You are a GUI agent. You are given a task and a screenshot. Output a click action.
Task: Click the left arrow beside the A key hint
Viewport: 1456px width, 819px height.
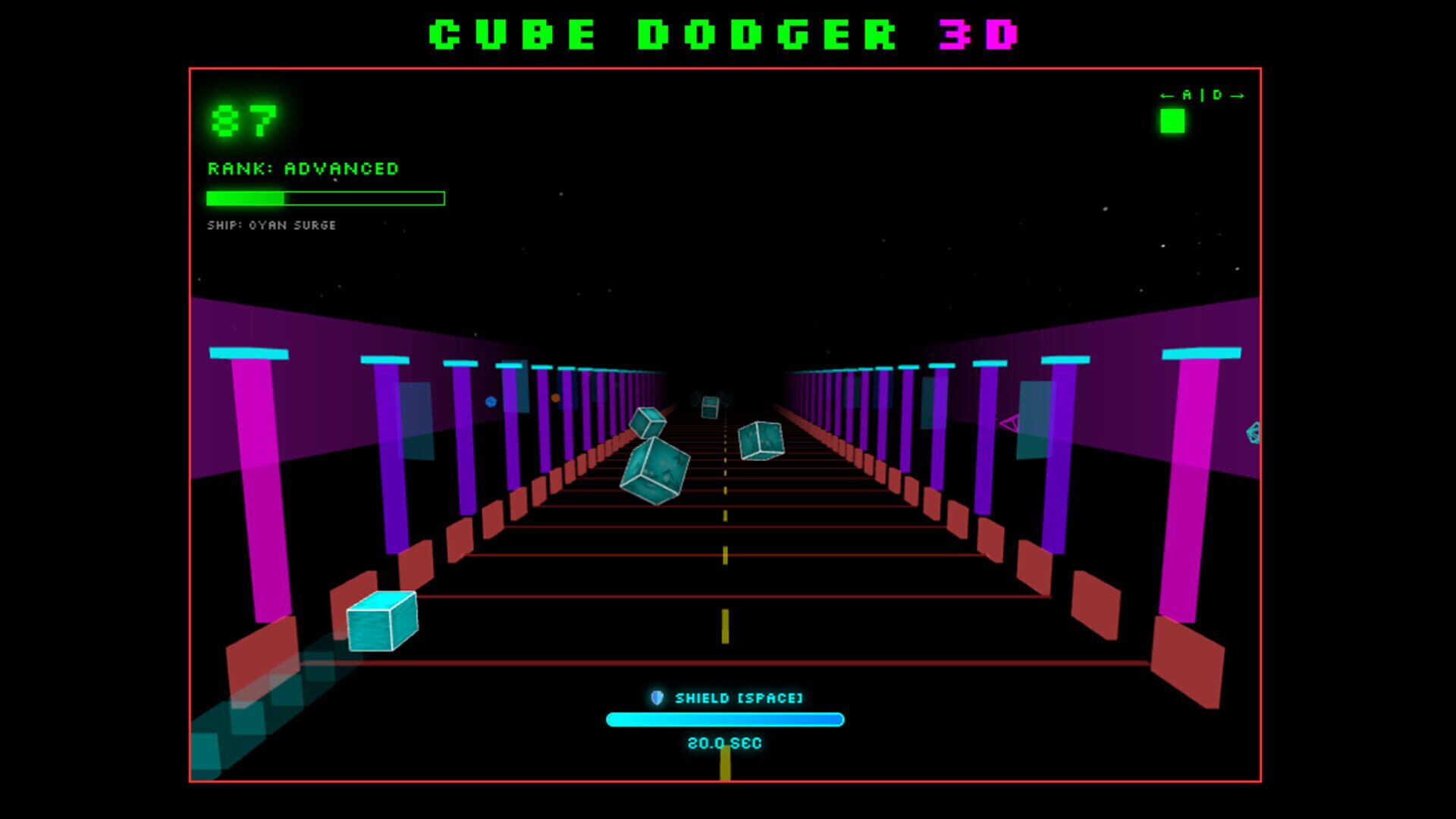1167,95
